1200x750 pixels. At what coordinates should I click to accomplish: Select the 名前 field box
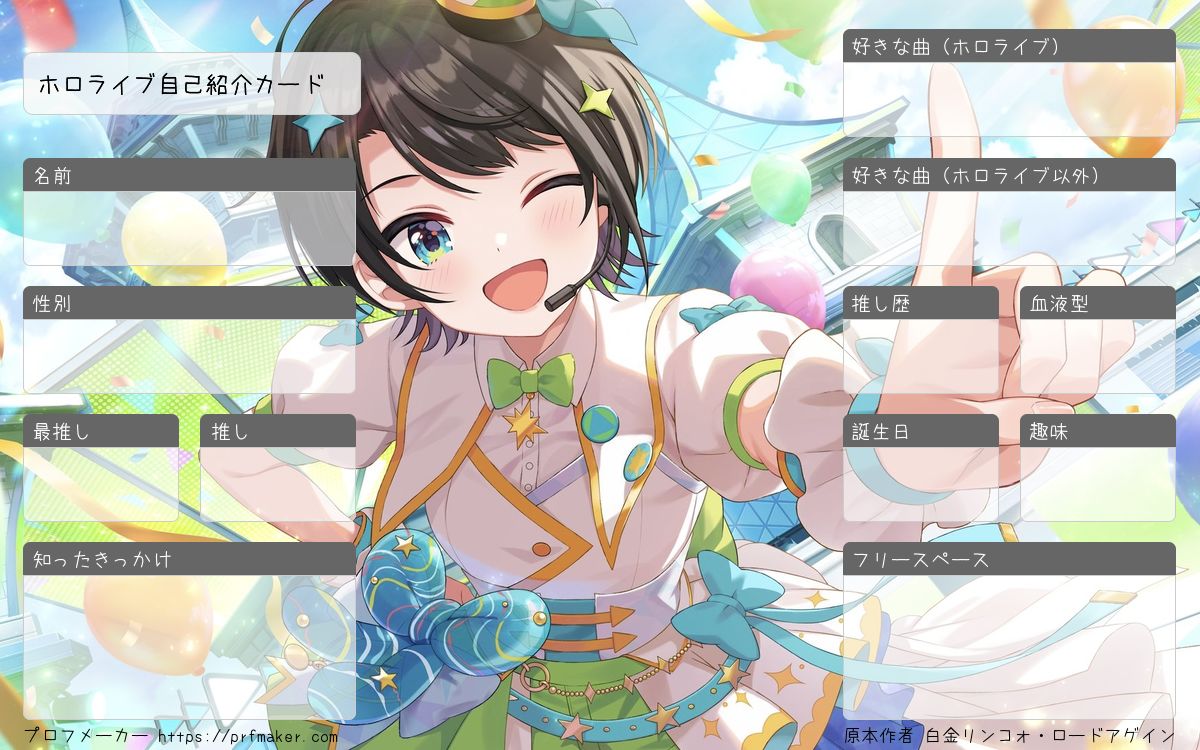click(189, 228)
